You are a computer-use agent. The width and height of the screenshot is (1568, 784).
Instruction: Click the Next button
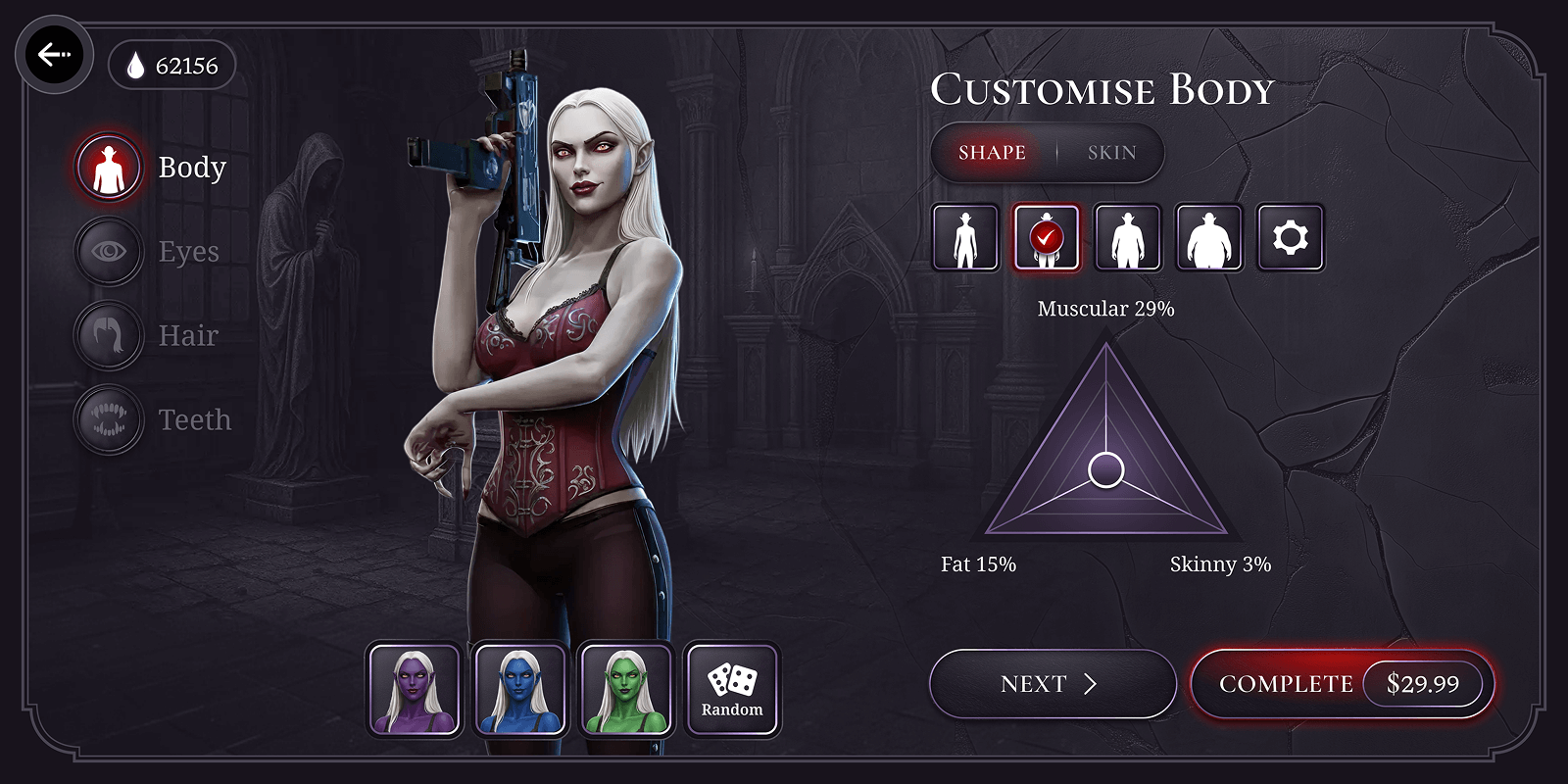coord(1052,684)
